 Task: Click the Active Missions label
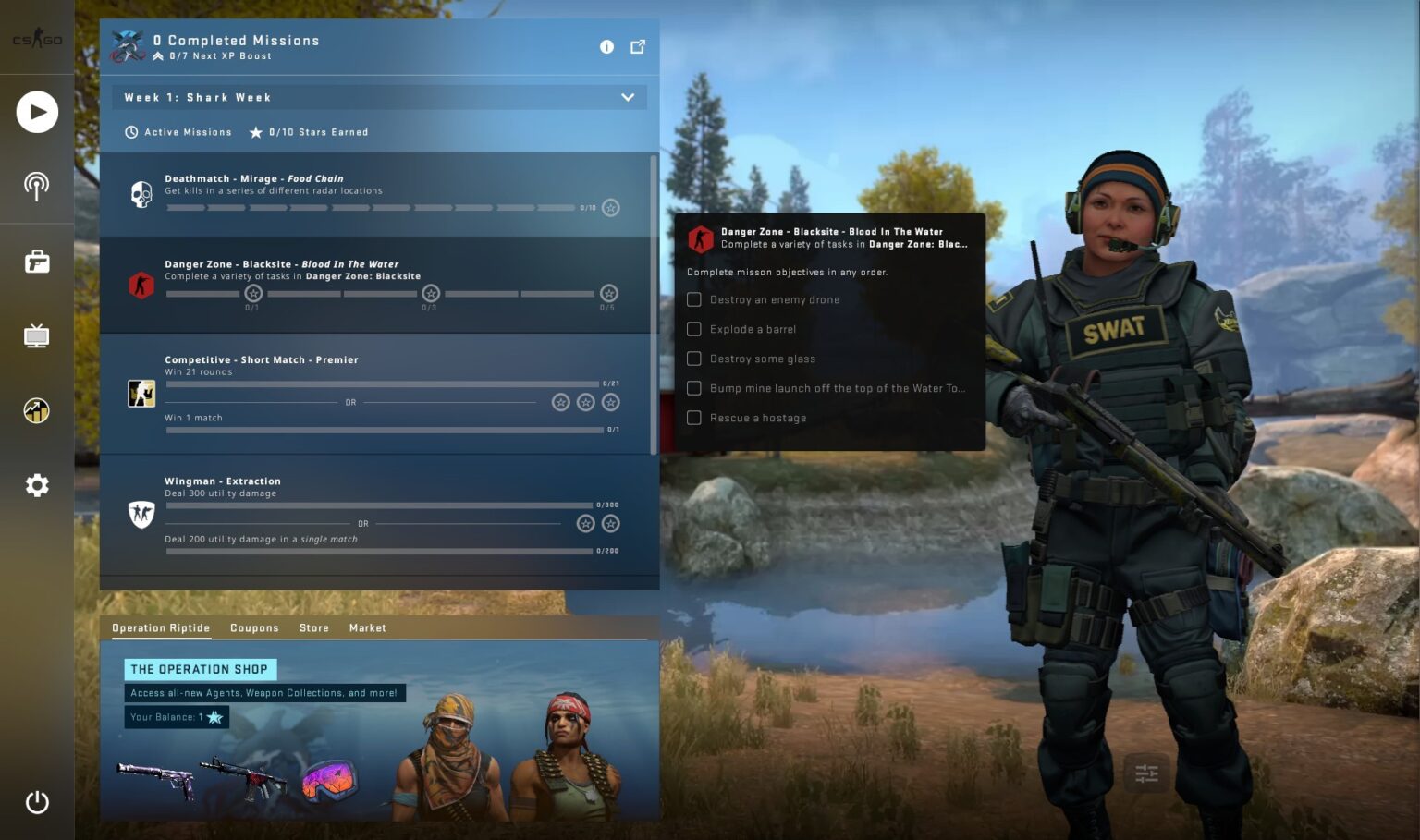coord(186,132)
